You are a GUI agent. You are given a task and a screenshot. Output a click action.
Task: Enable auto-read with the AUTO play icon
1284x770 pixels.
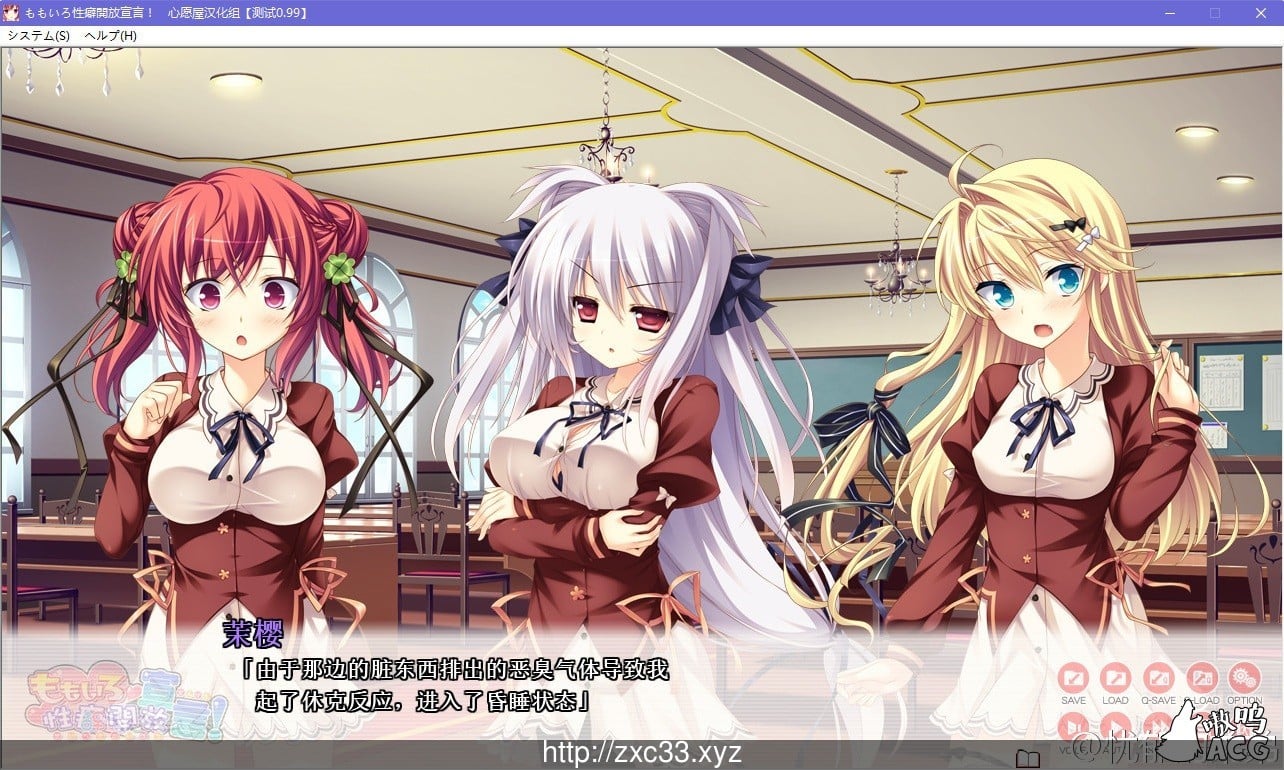(x=1117, y=724)
